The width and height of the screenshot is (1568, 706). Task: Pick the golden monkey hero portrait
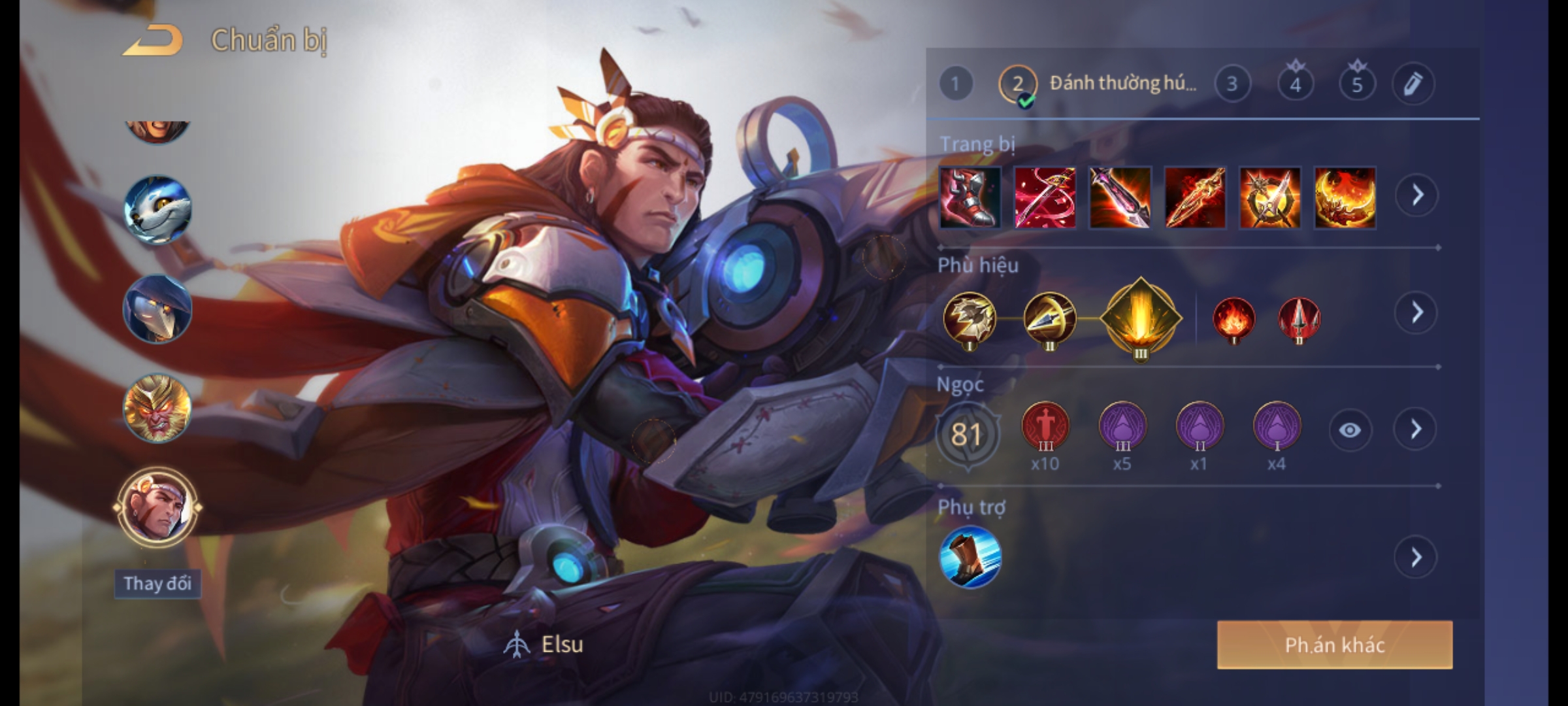157,408
